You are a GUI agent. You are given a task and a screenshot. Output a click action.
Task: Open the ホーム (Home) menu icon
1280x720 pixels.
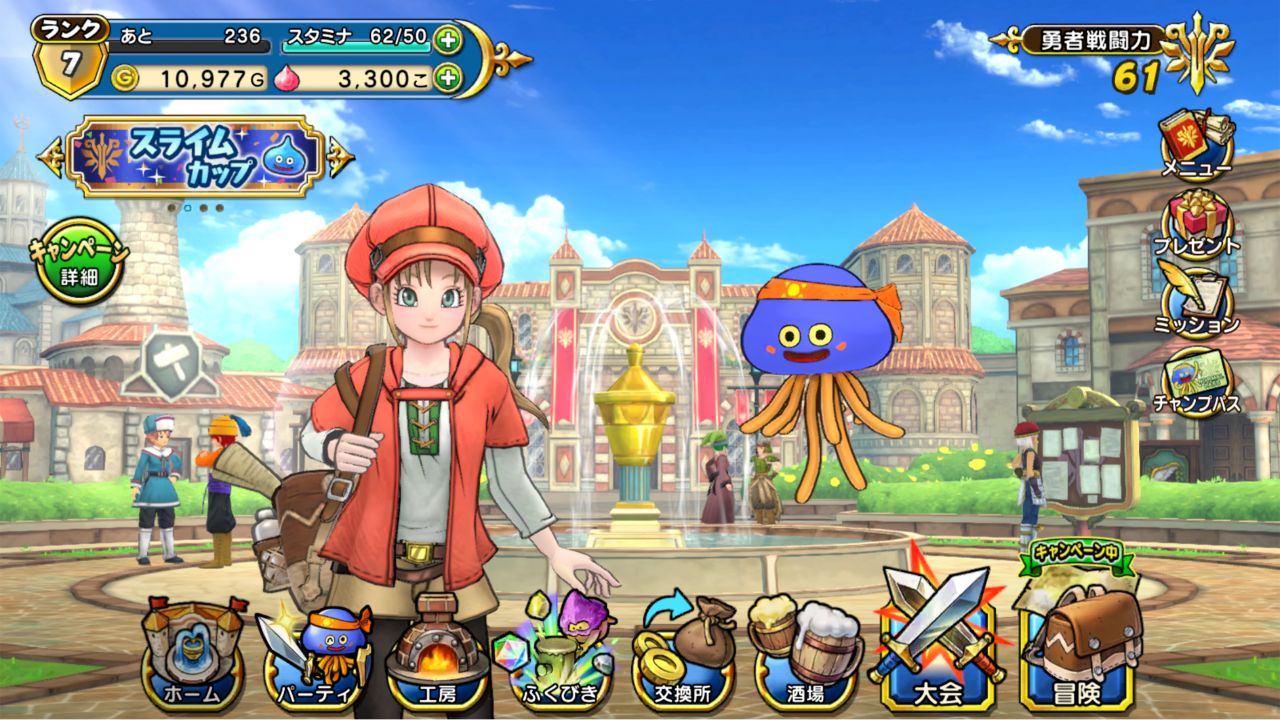tap(193, 655)
